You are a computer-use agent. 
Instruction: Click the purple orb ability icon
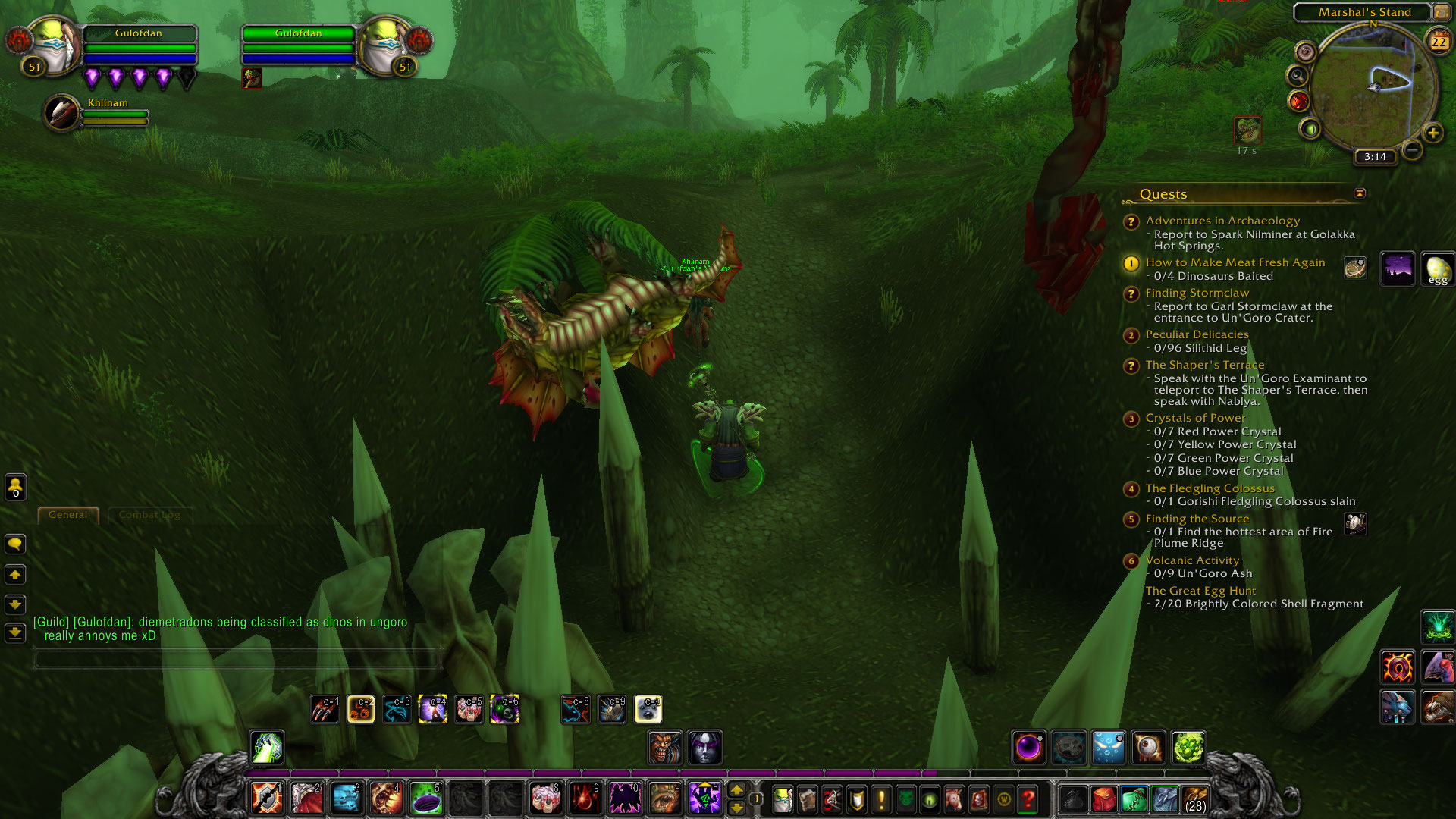click(x=1029, y=748)
